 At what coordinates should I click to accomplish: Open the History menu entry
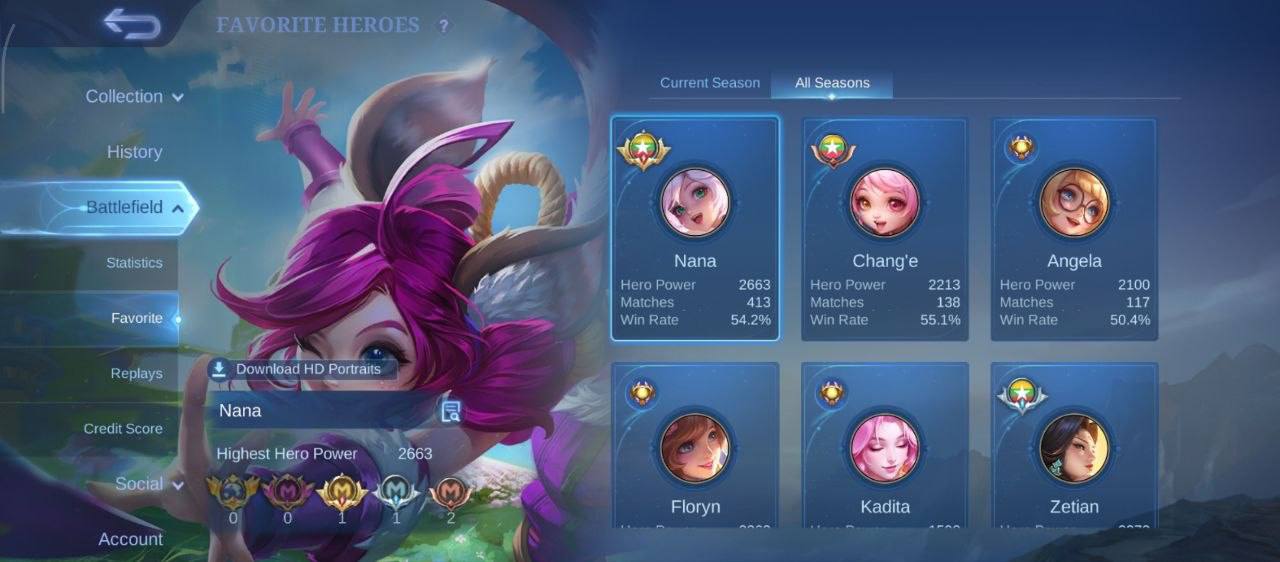click(x=134, y=152)
